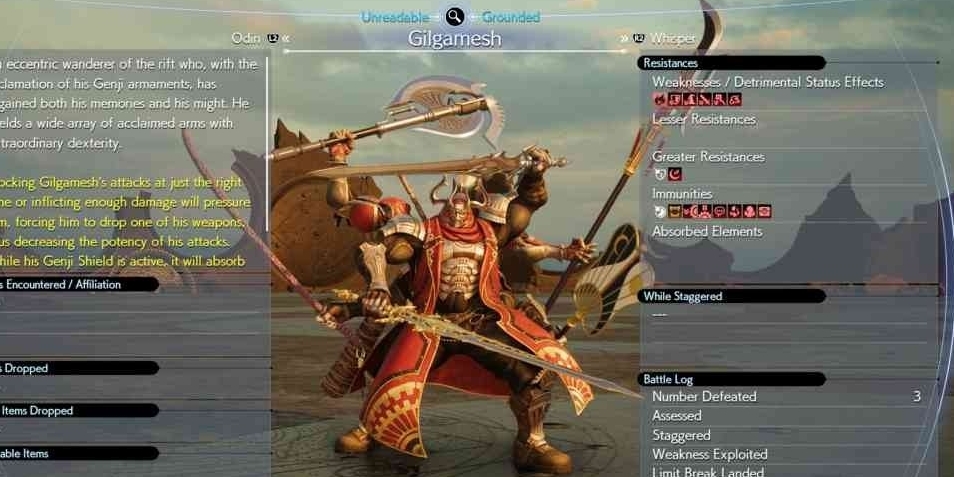Select the Absorbed Elements row

(x=707, y=231)
